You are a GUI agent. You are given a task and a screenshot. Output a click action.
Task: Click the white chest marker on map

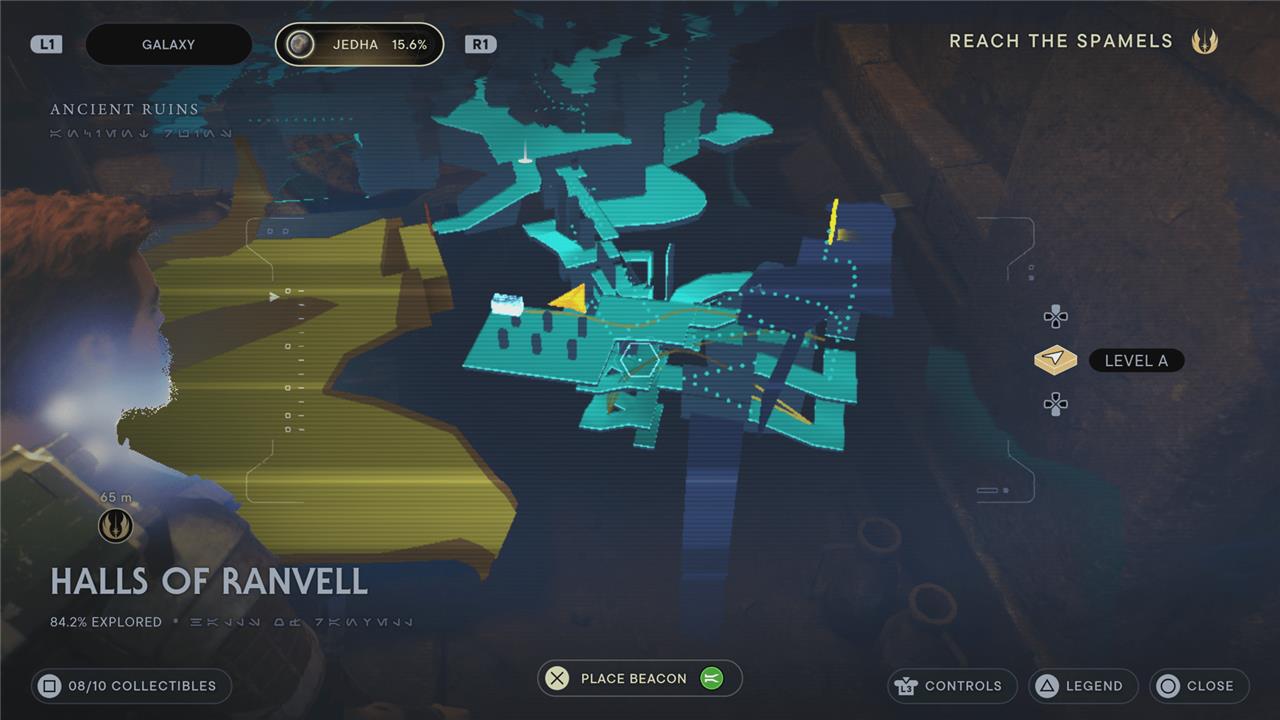point(506,305)
